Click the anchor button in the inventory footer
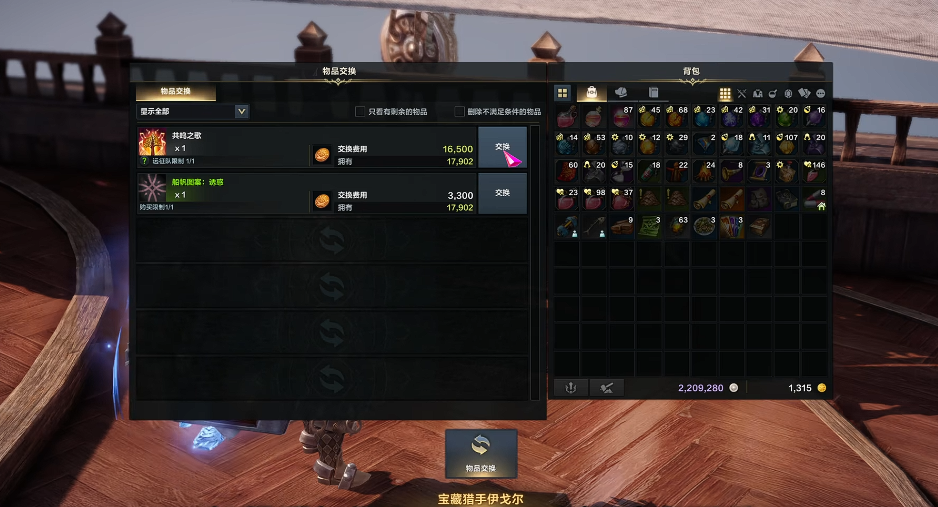Viewport: 938px width, 507px height. 571,387
